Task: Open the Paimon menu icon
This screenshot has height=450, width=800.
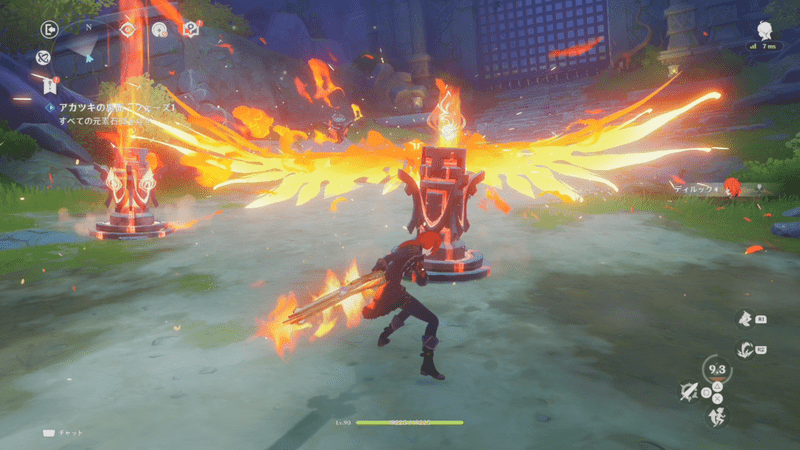Action: point(765,29)
